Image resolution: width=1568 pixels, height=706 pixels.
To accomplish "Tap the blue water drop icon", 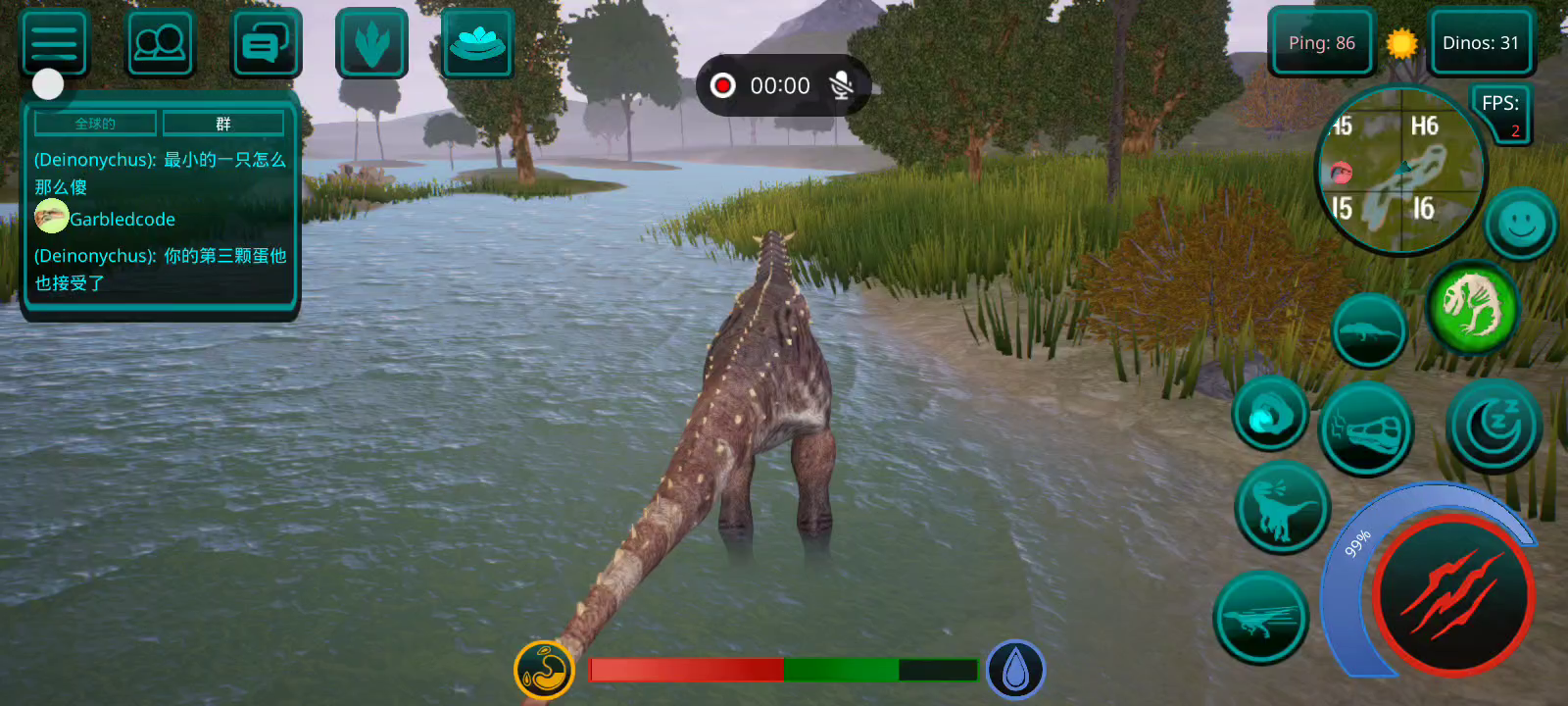I will (1015, 671).
